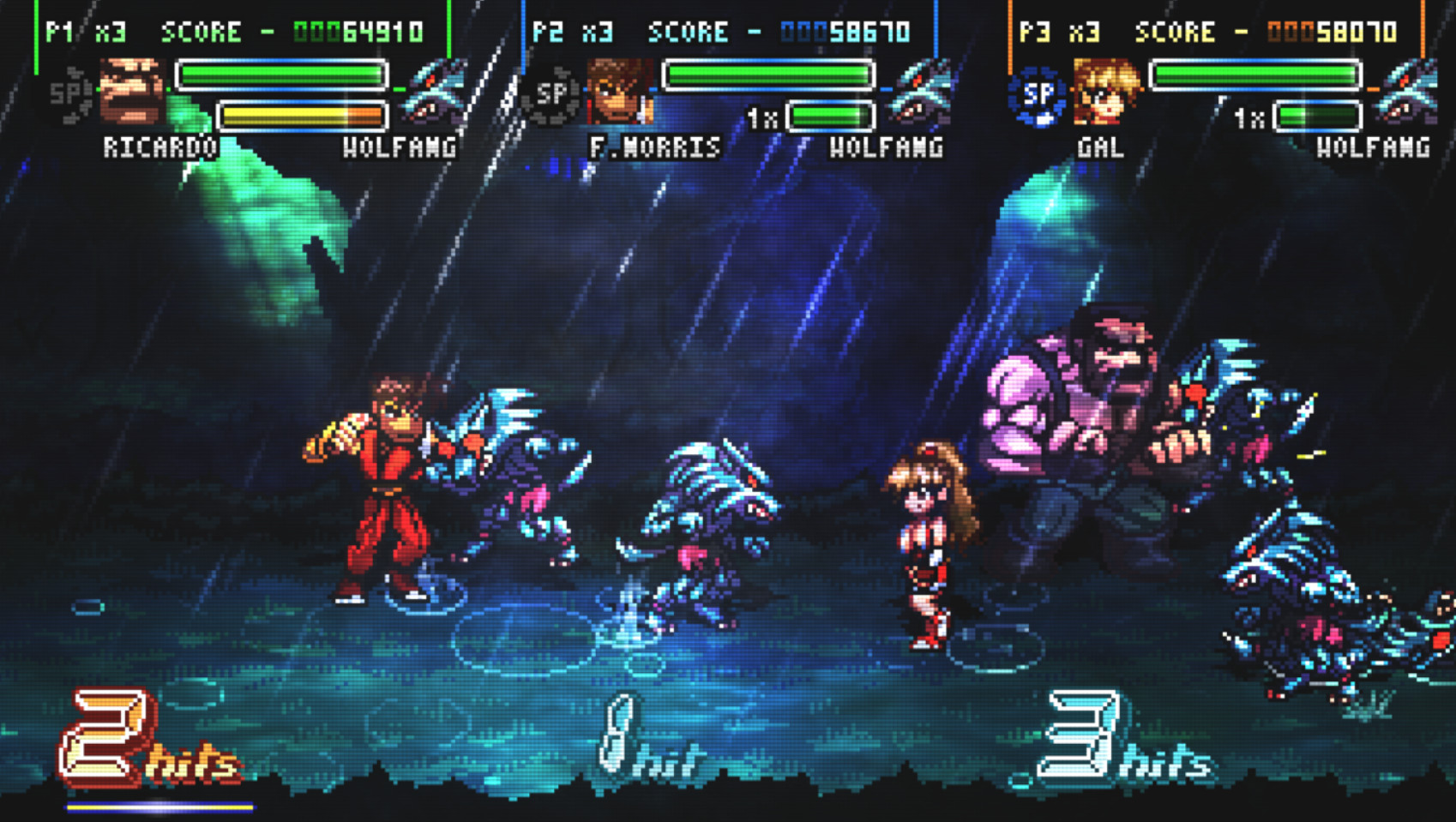Screen dimensions: 1456x822
Task: Select Ricardo's character portrait
Action: (x=130, y=88)
